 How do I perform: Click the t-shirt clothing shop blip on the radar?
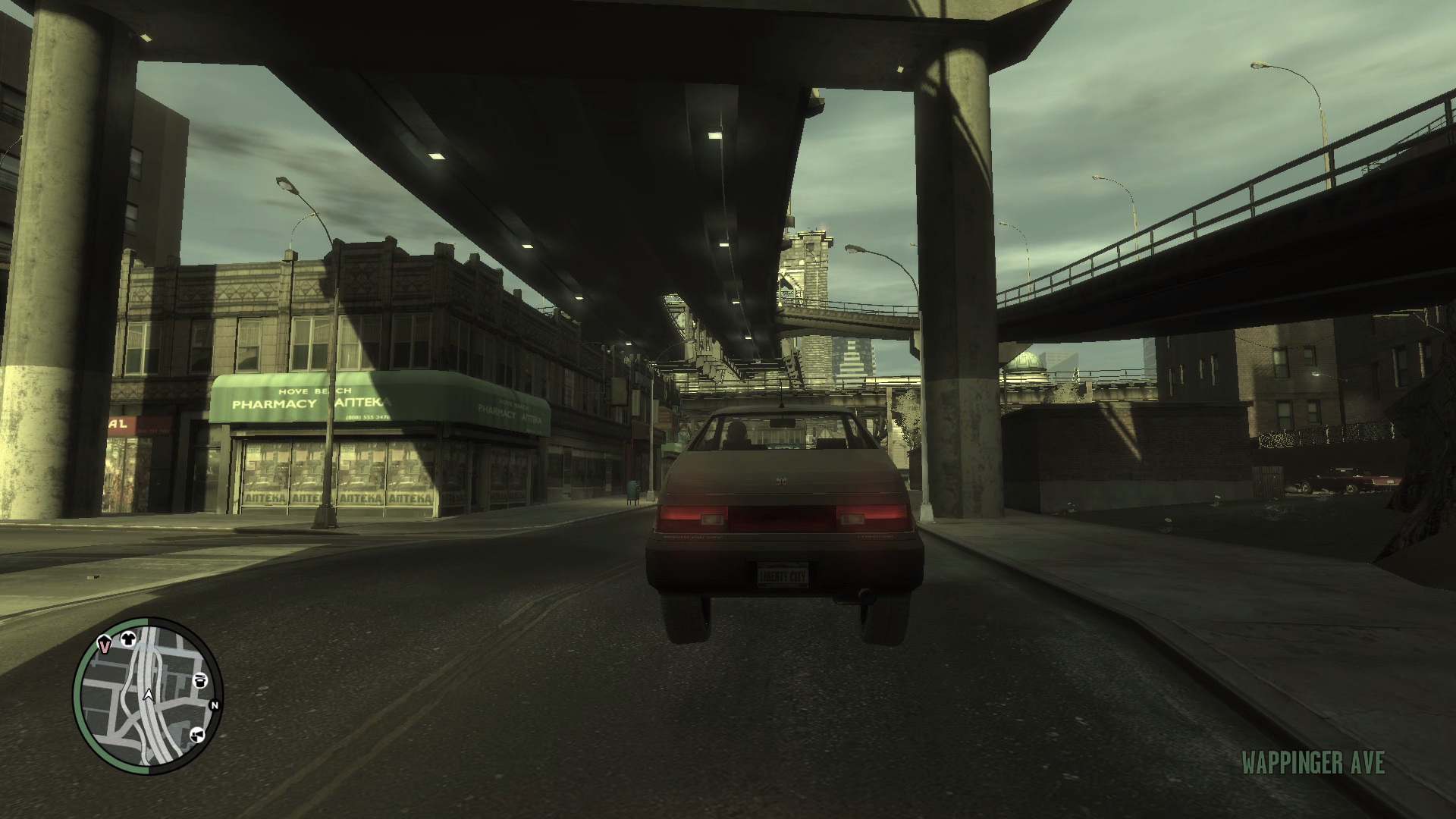pos(128,639)
